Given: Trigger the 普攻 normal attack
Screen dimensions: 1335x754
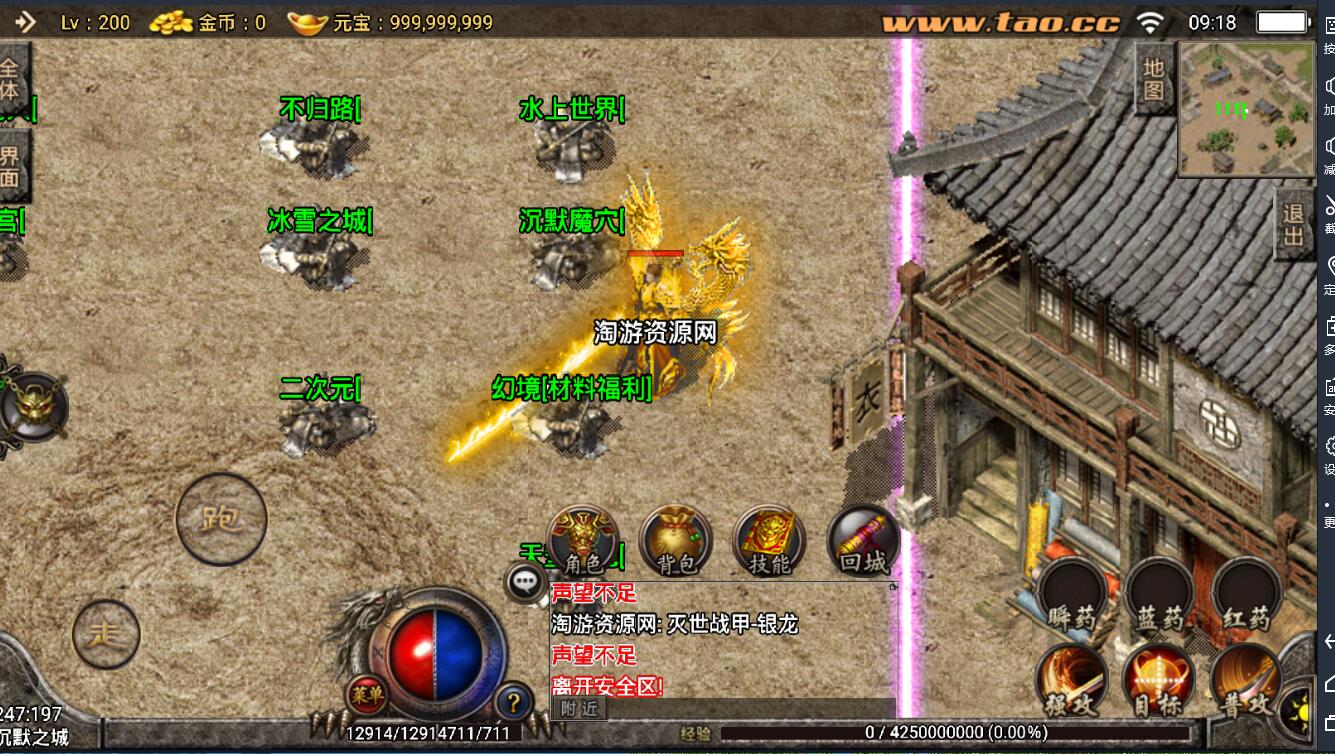Looking at the screenshot, I should (1247, 680).
